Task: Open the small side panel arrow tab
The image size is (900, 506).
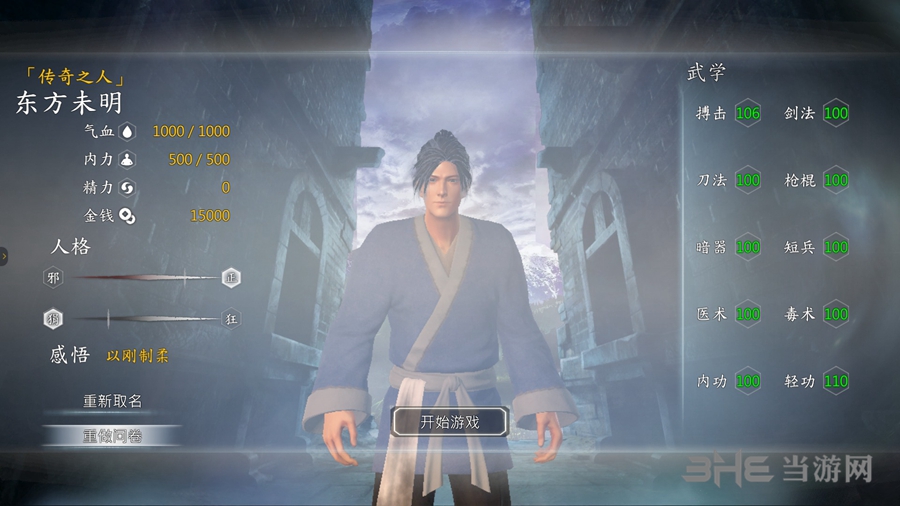Action: coord(4,256)
